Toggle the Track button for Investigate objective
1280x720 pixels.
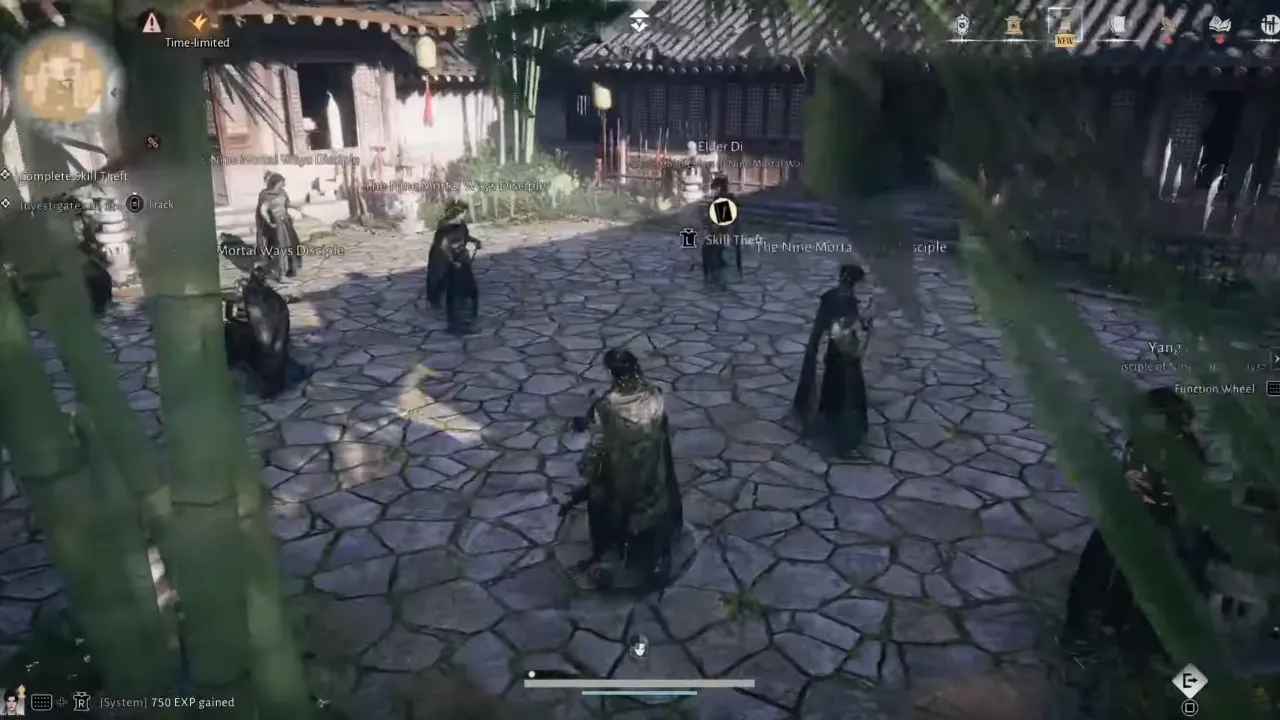[x=135, y=204]
